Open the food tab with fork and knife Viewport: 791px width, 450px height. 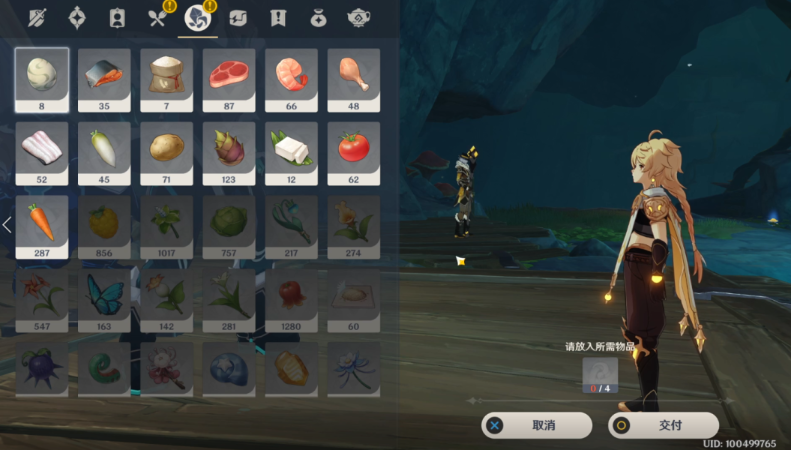click(157, 17)
